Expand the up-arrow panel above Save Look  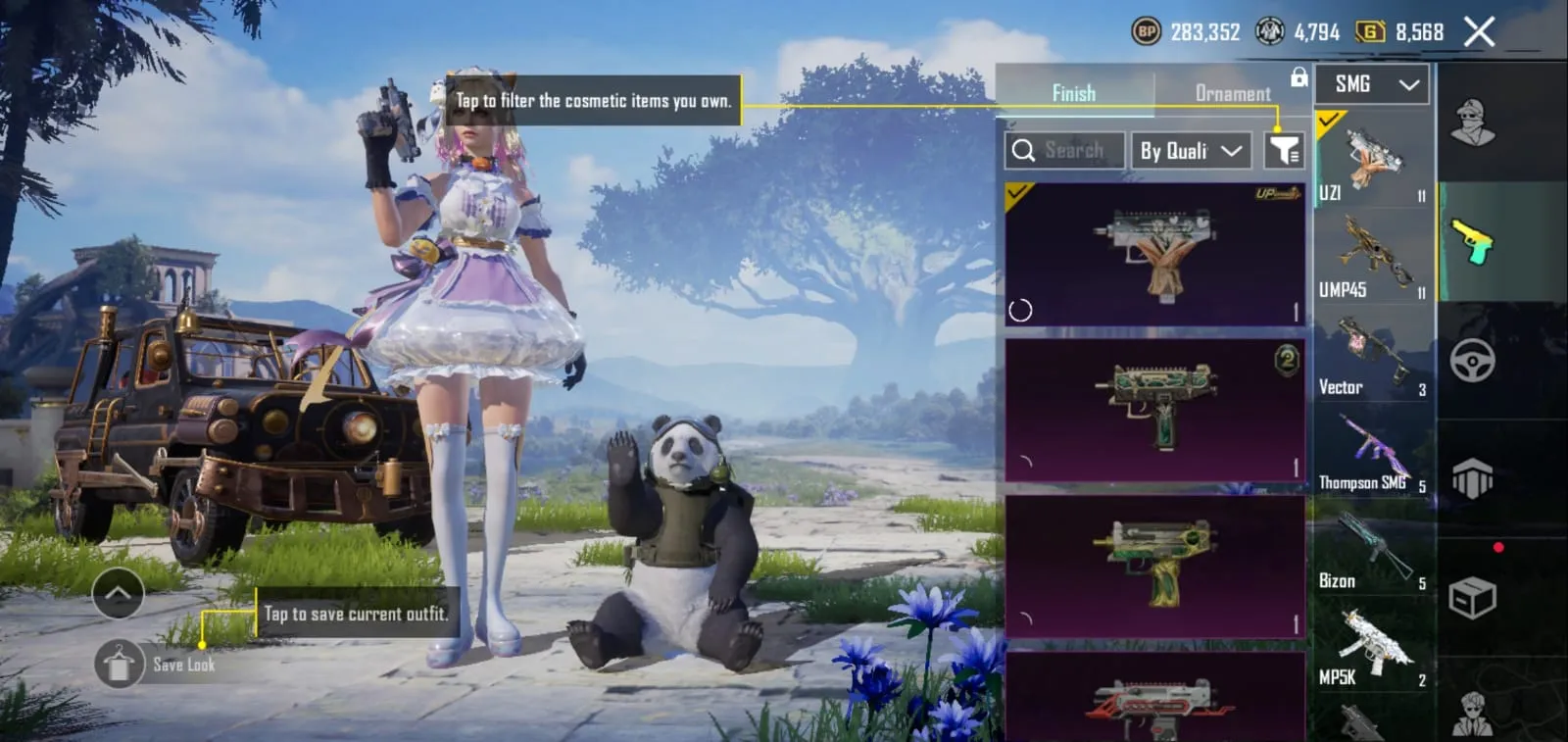[x=119, y=593]
